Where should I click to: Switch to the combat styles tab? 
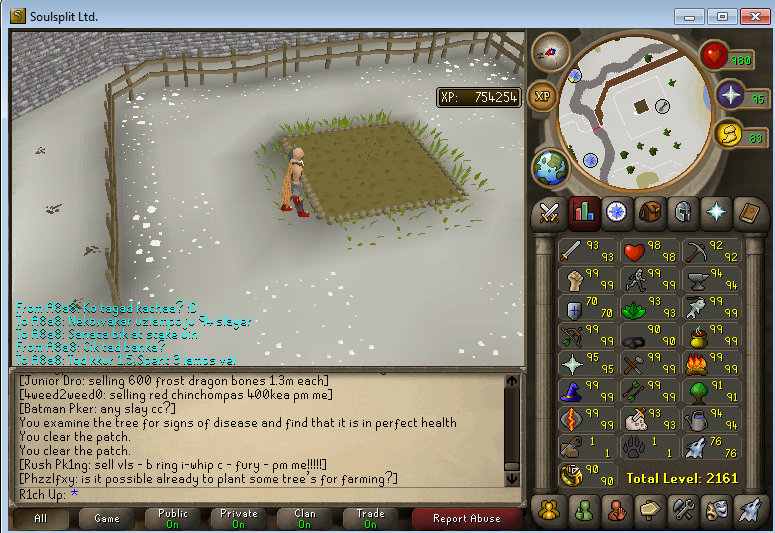coord(550,212)
